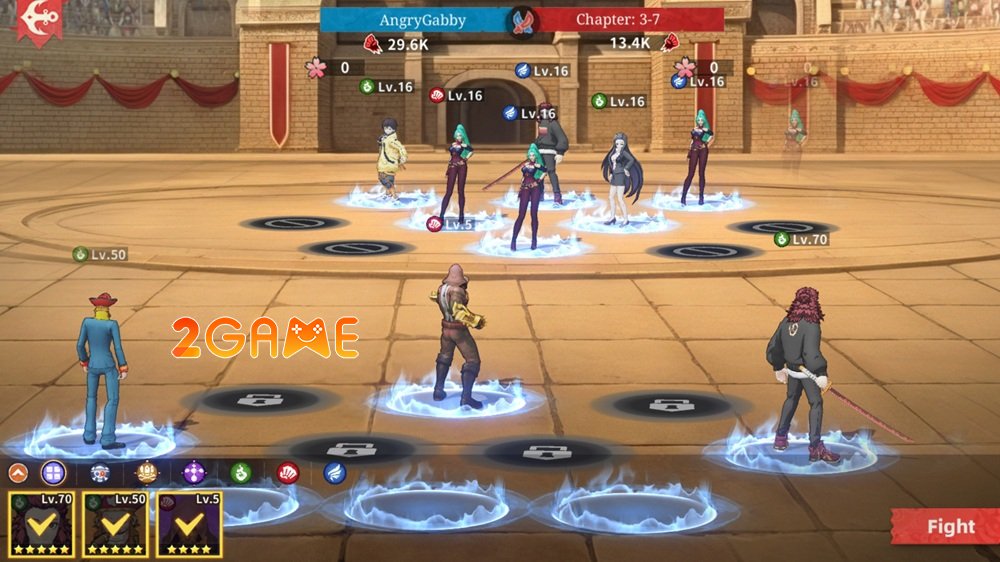1000x562 pixels.
Task: Deselect the Lv.70 hero card
Action: (40, 524)
